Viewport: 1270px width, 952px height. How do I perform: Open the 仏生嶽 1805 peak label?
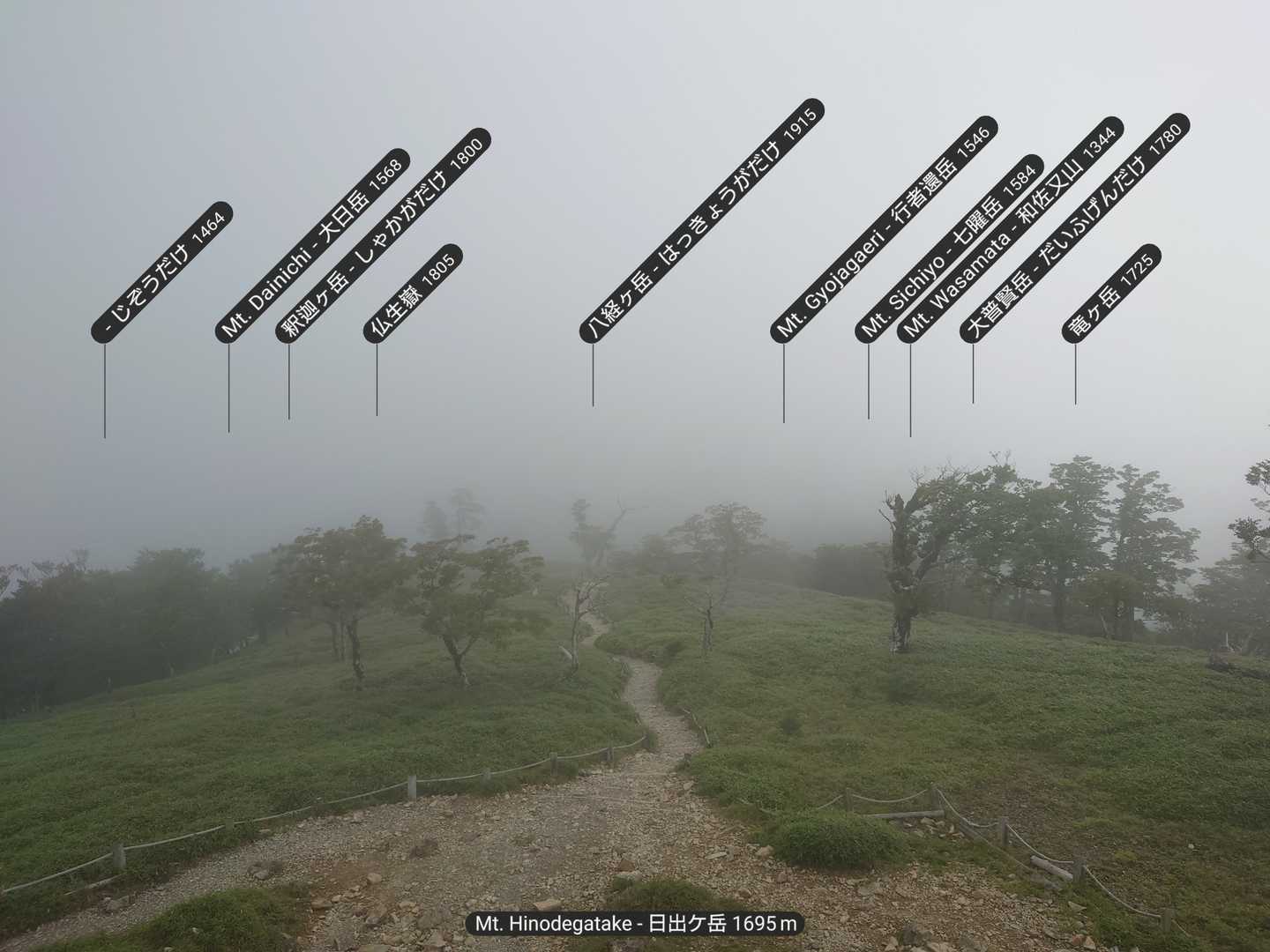click(413, 293)
